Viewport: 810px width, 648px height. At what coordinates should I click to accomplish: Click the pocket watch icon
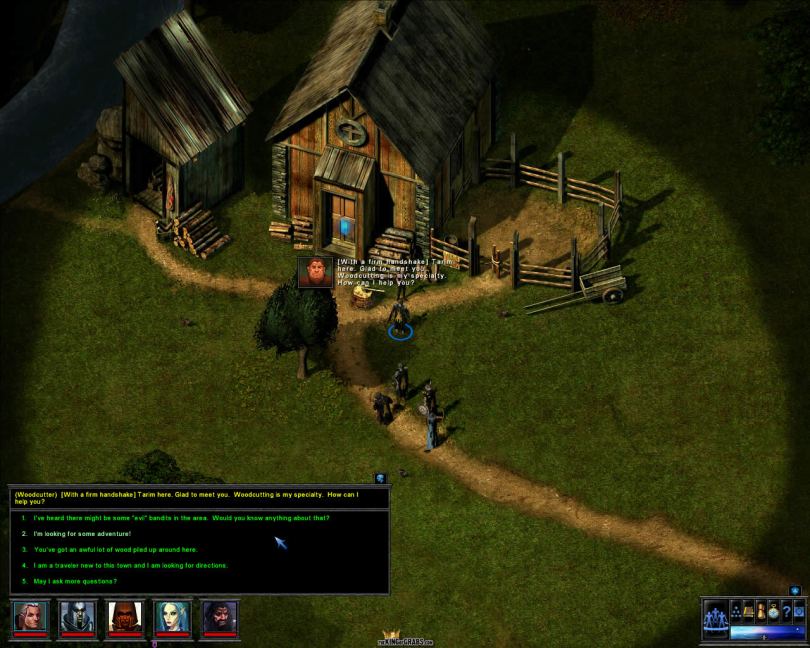coord(773,610)
